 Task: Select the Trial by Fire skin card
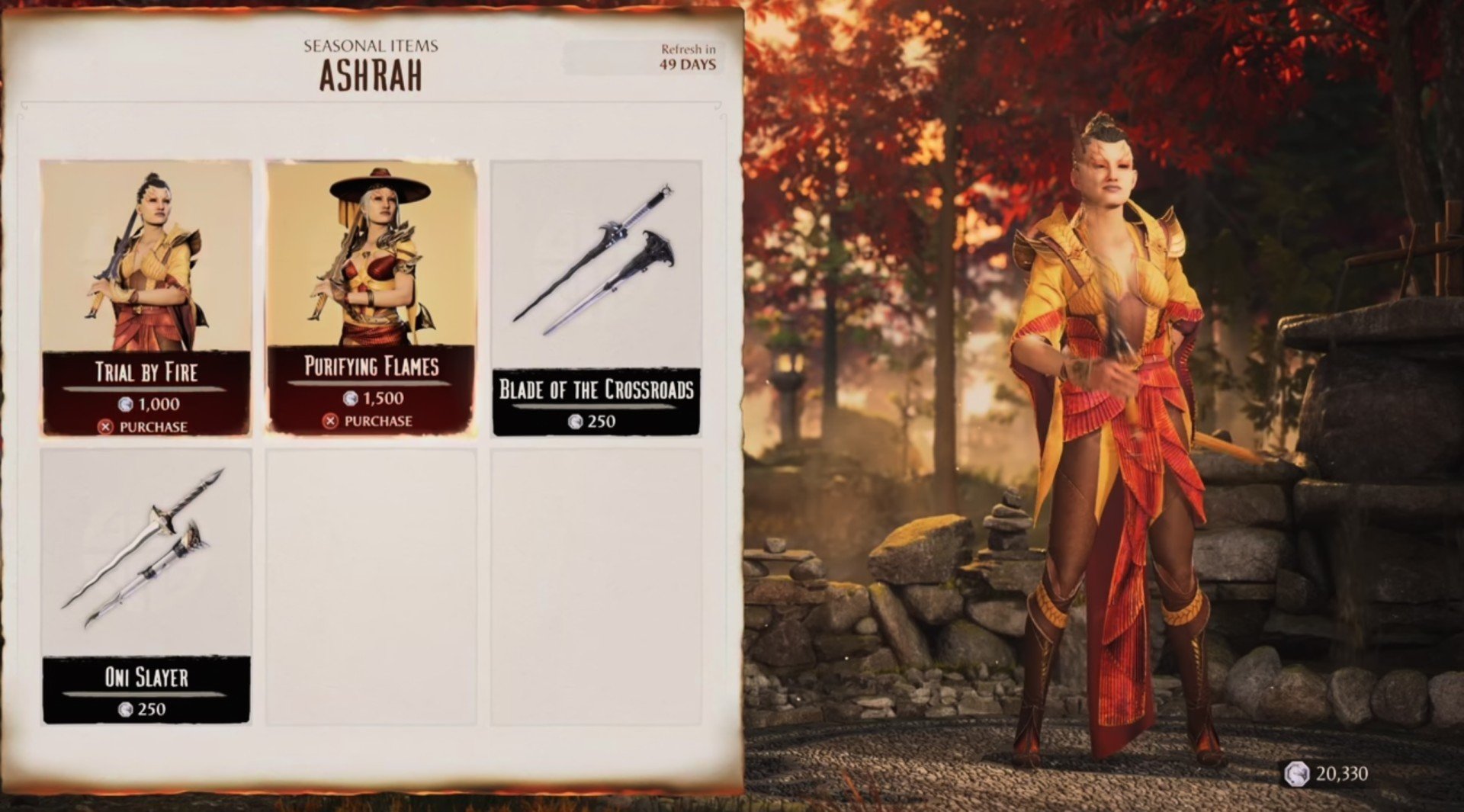(x=146, y=297)
